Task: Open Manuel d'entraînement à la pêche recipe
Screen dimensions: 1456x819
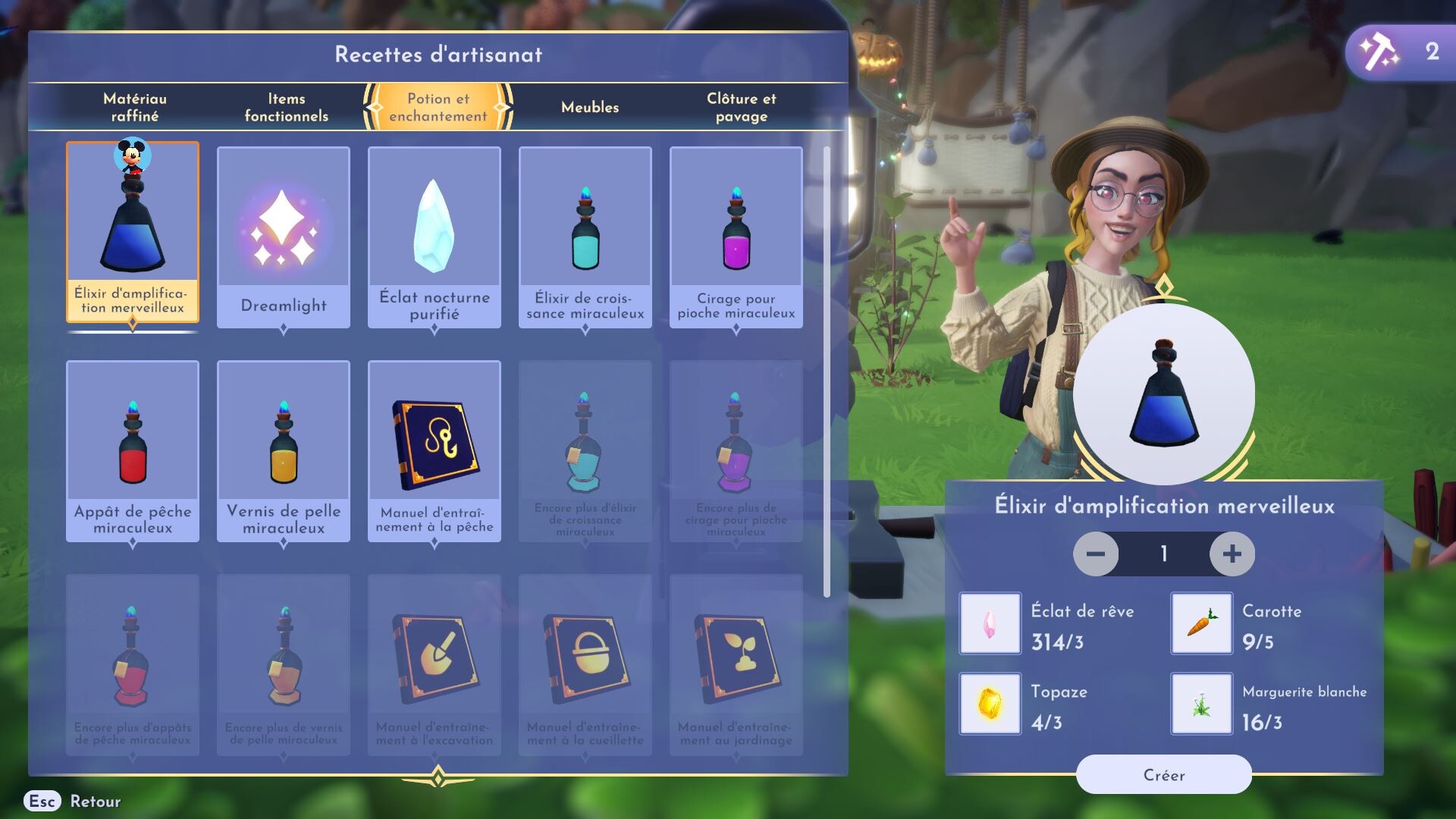Action: click(435, 451)
